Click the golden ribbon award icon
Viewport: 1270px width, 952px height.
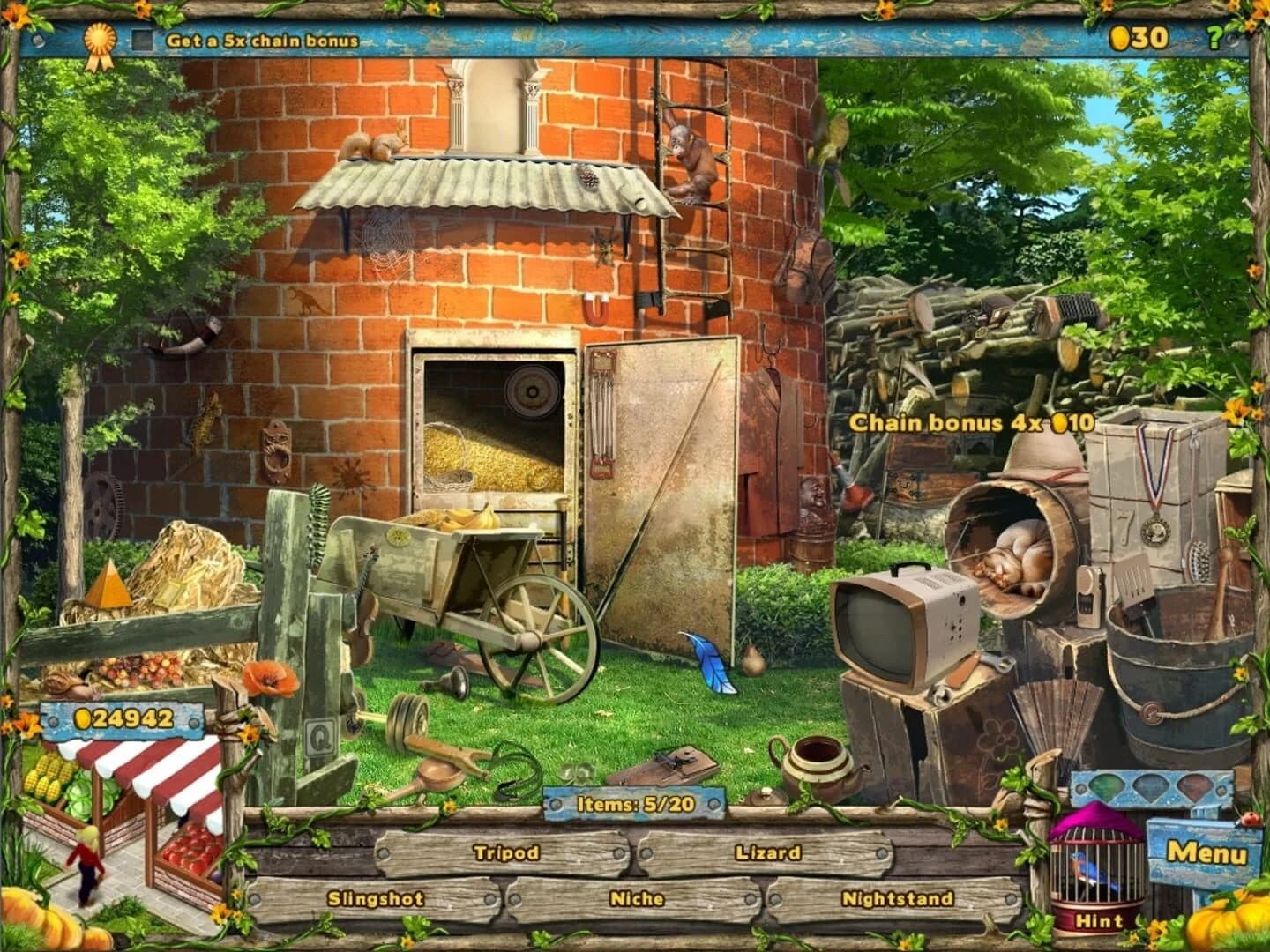click(x=100, y=39)
